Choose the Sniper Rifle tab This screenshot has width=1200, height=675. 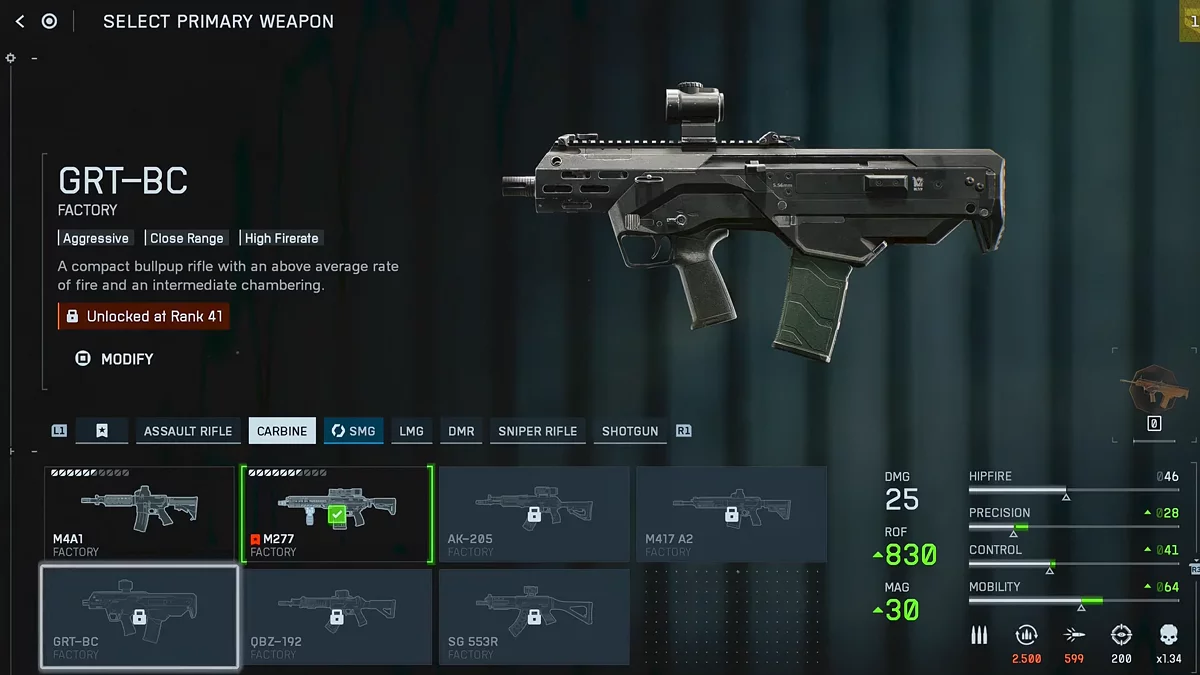(x=537, y=431)
